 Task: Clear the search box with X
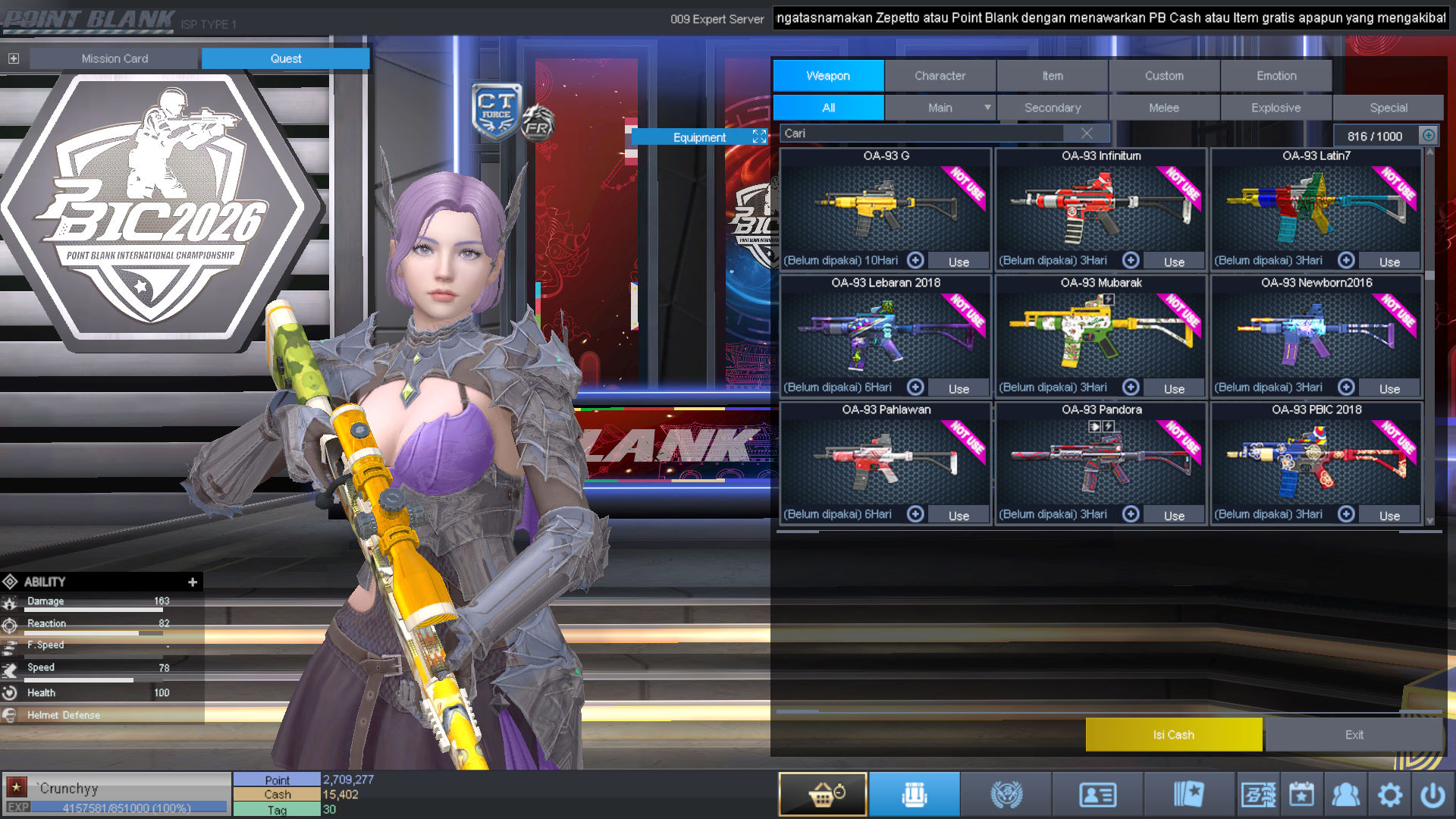tap(1087, 133)
